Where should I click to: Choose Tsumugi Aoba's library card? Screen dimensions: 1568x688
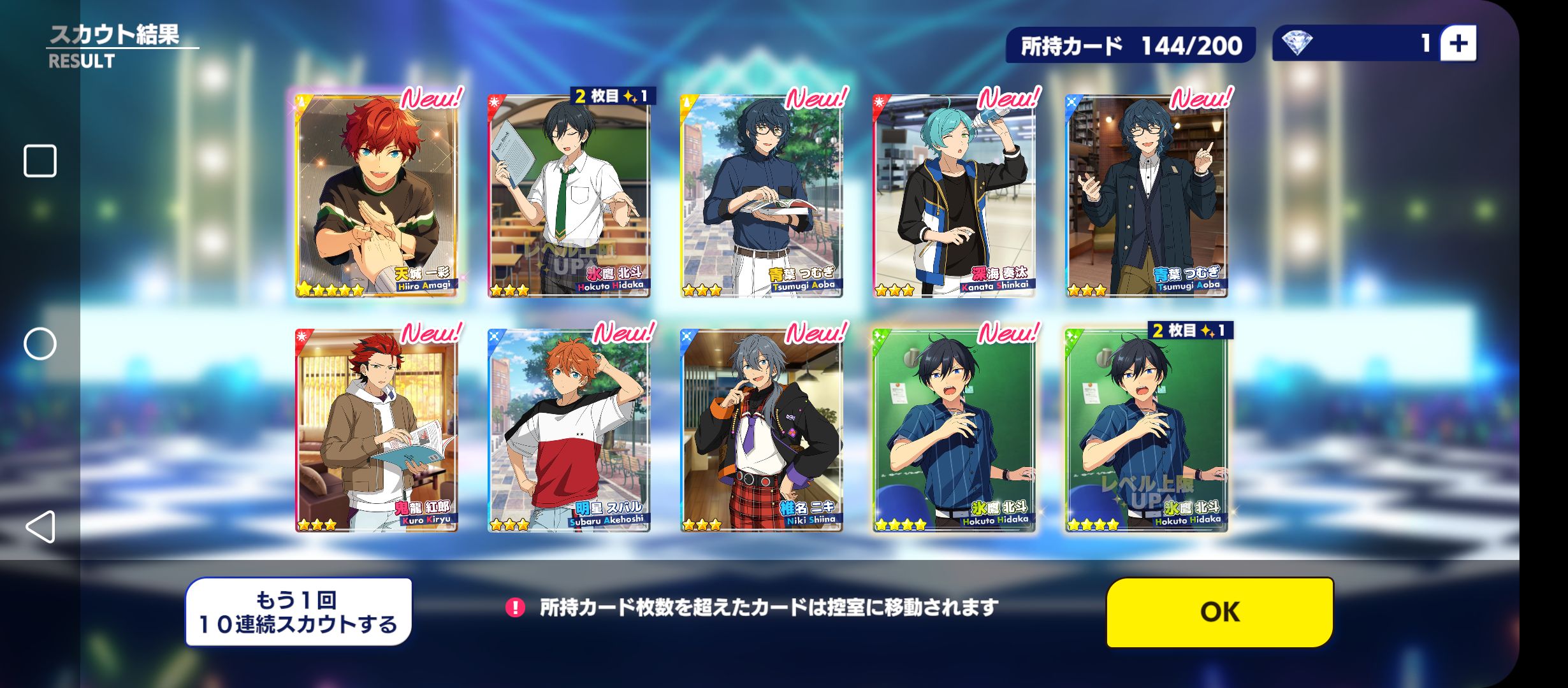pyautogui.click(x=1146, y=196)
